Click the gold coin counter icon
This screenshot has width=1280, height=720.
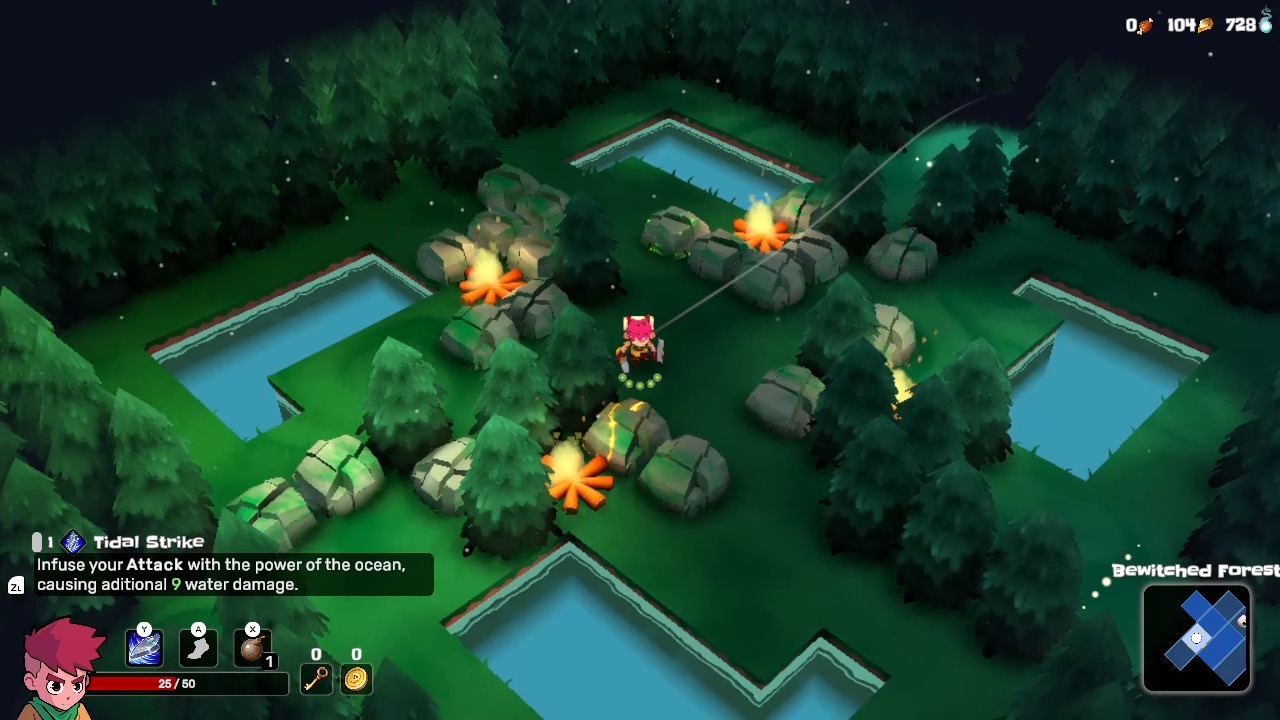pos(356,680)
